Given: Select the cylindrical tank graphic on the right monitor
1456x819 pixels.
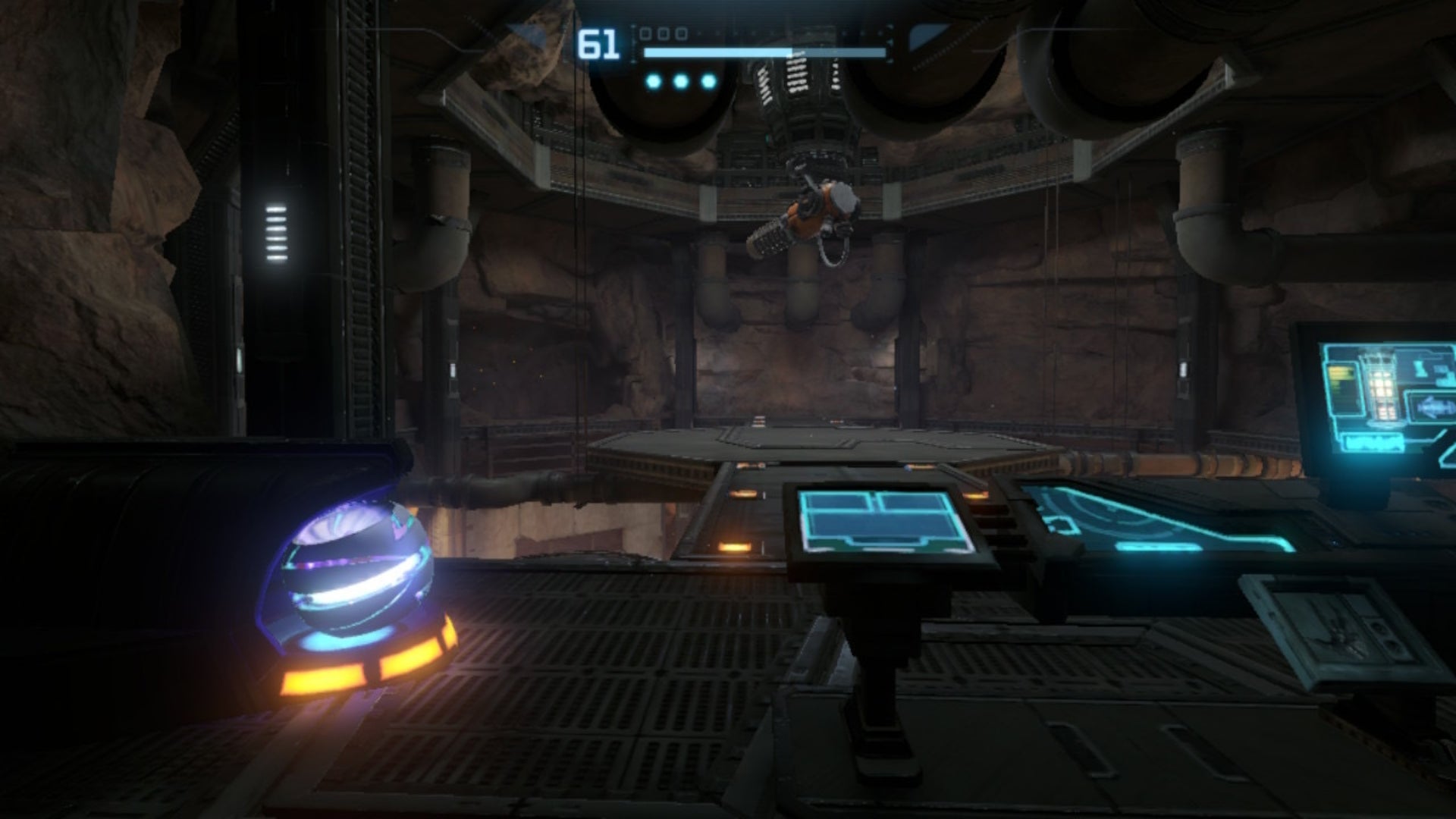Looking at the screenshot, I should (x=1380, y=384).
